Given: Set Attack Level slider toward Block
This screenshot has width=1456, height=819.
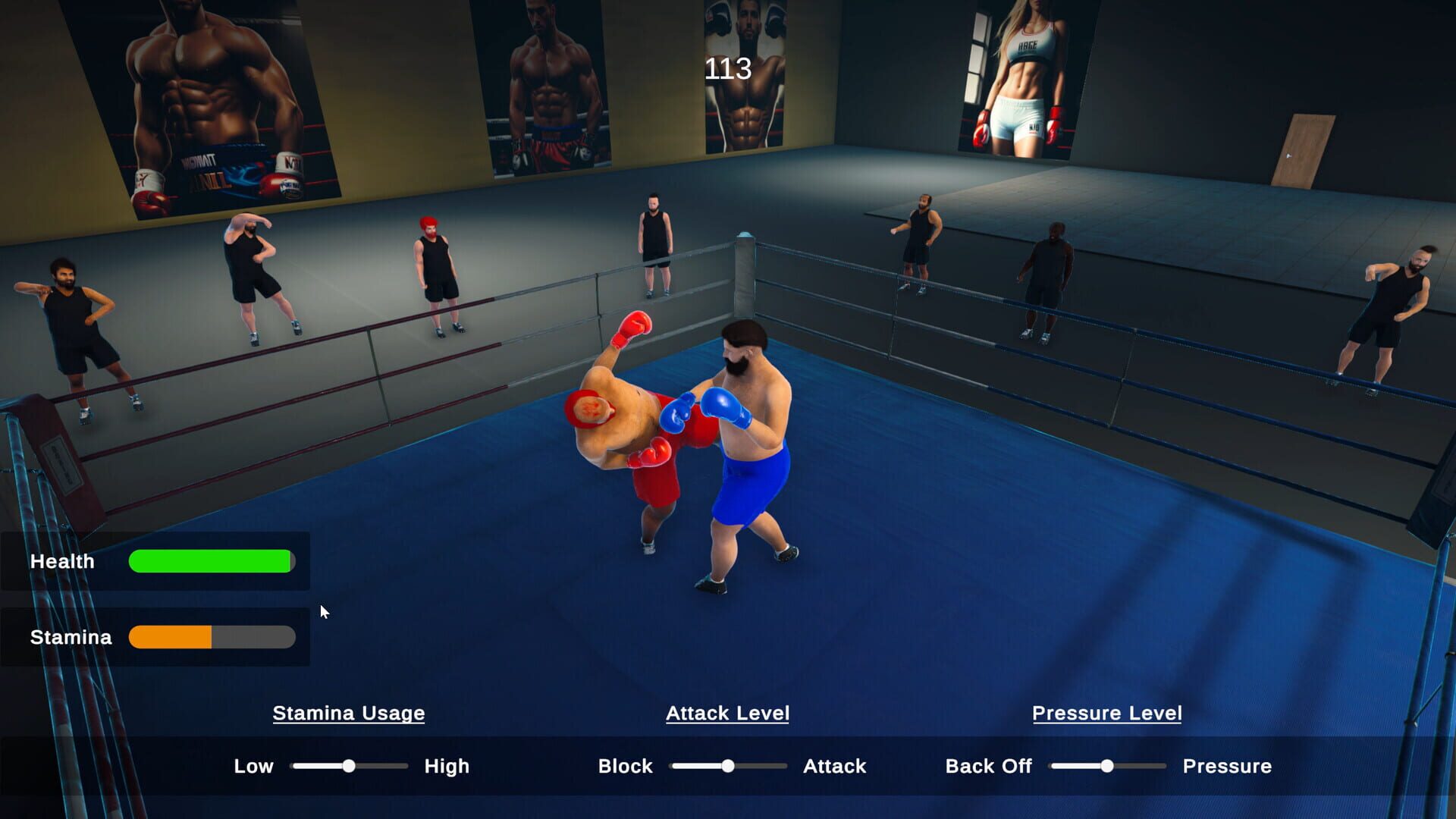Looking at the screenshot, I should tap(682, 766).
